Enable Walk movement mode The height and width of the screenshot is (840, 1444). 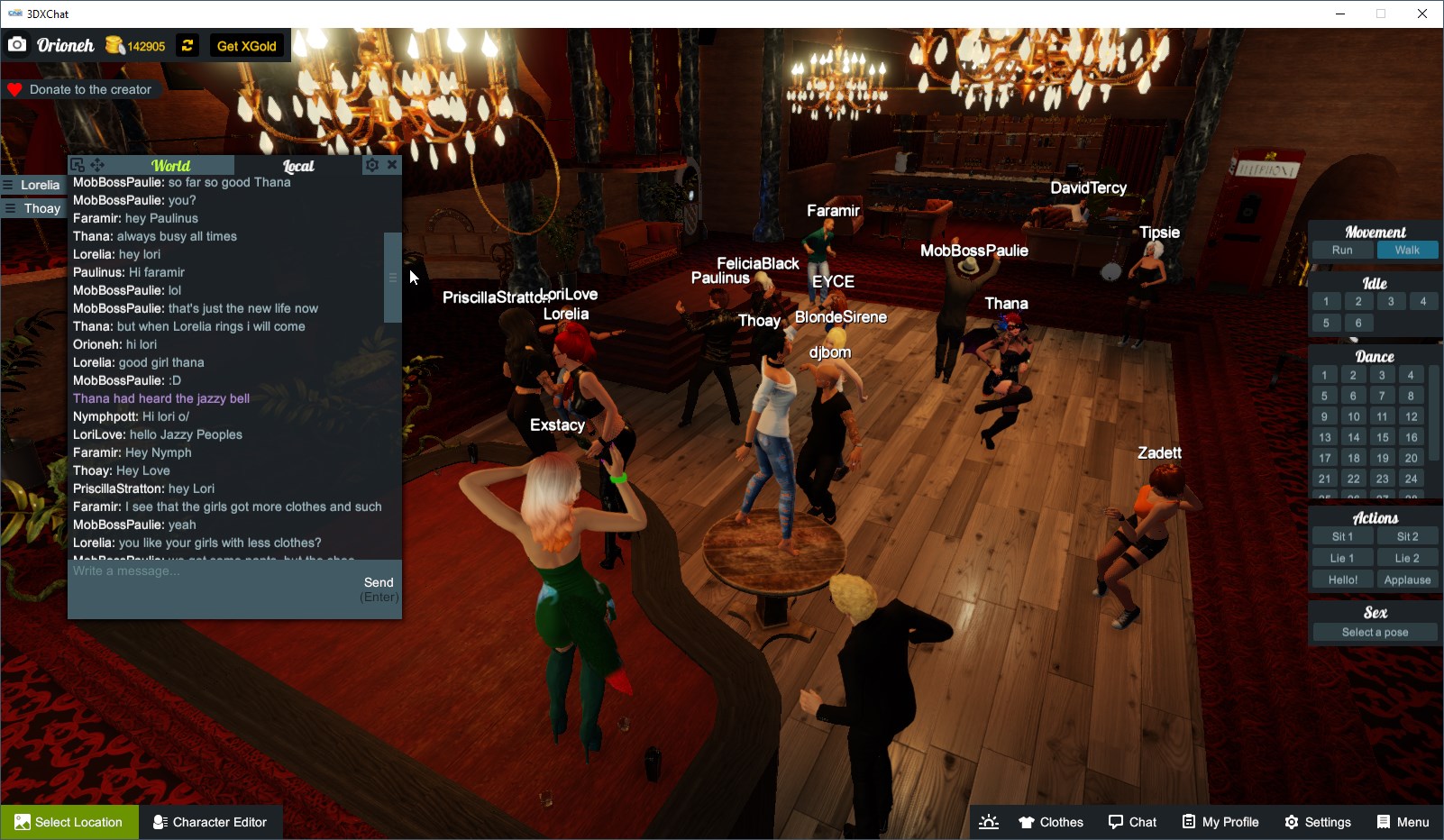pyautogui.click(x=1407, y=250)
